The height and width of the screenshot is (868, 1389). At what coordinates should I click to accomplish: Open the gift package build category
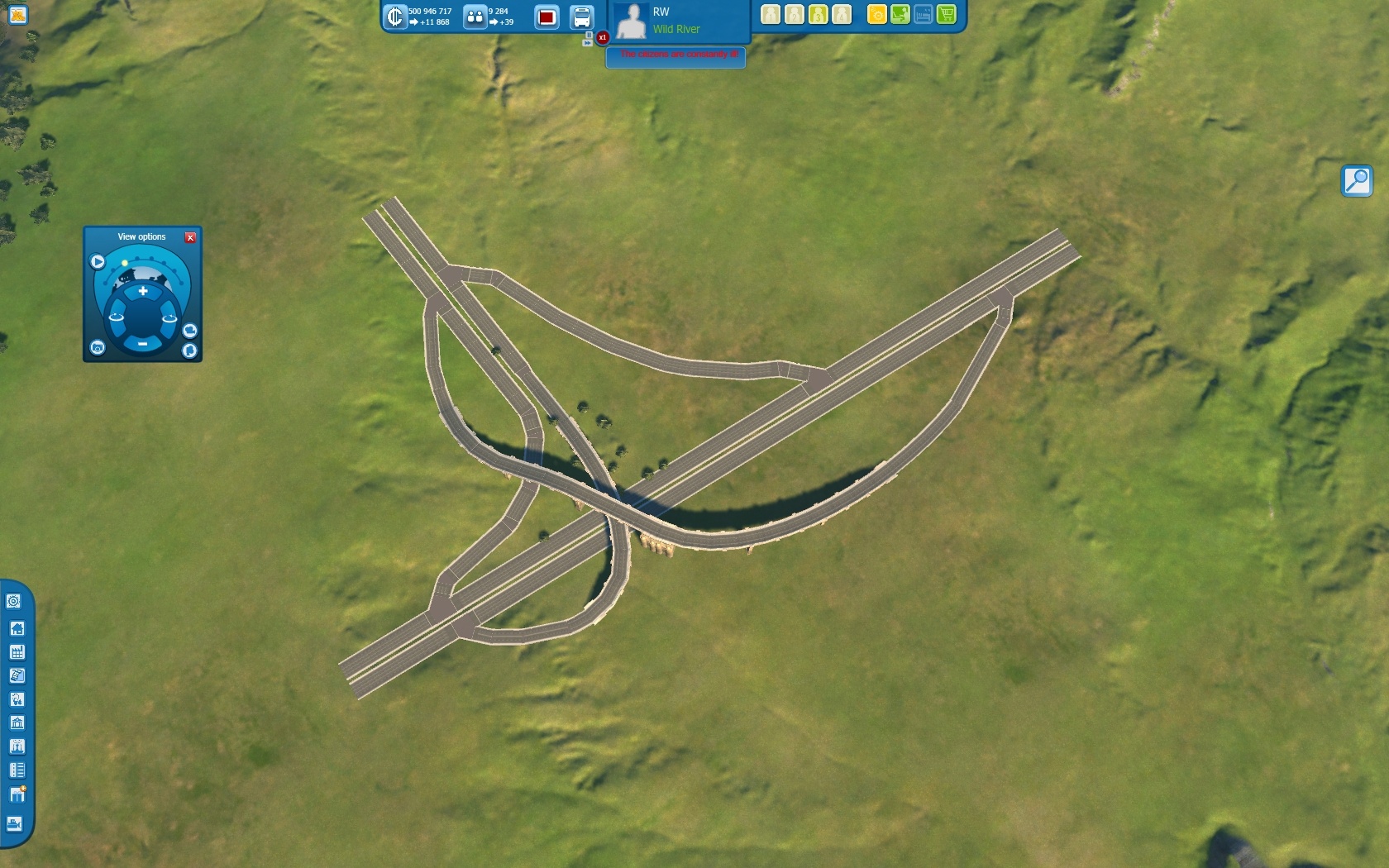17,794
